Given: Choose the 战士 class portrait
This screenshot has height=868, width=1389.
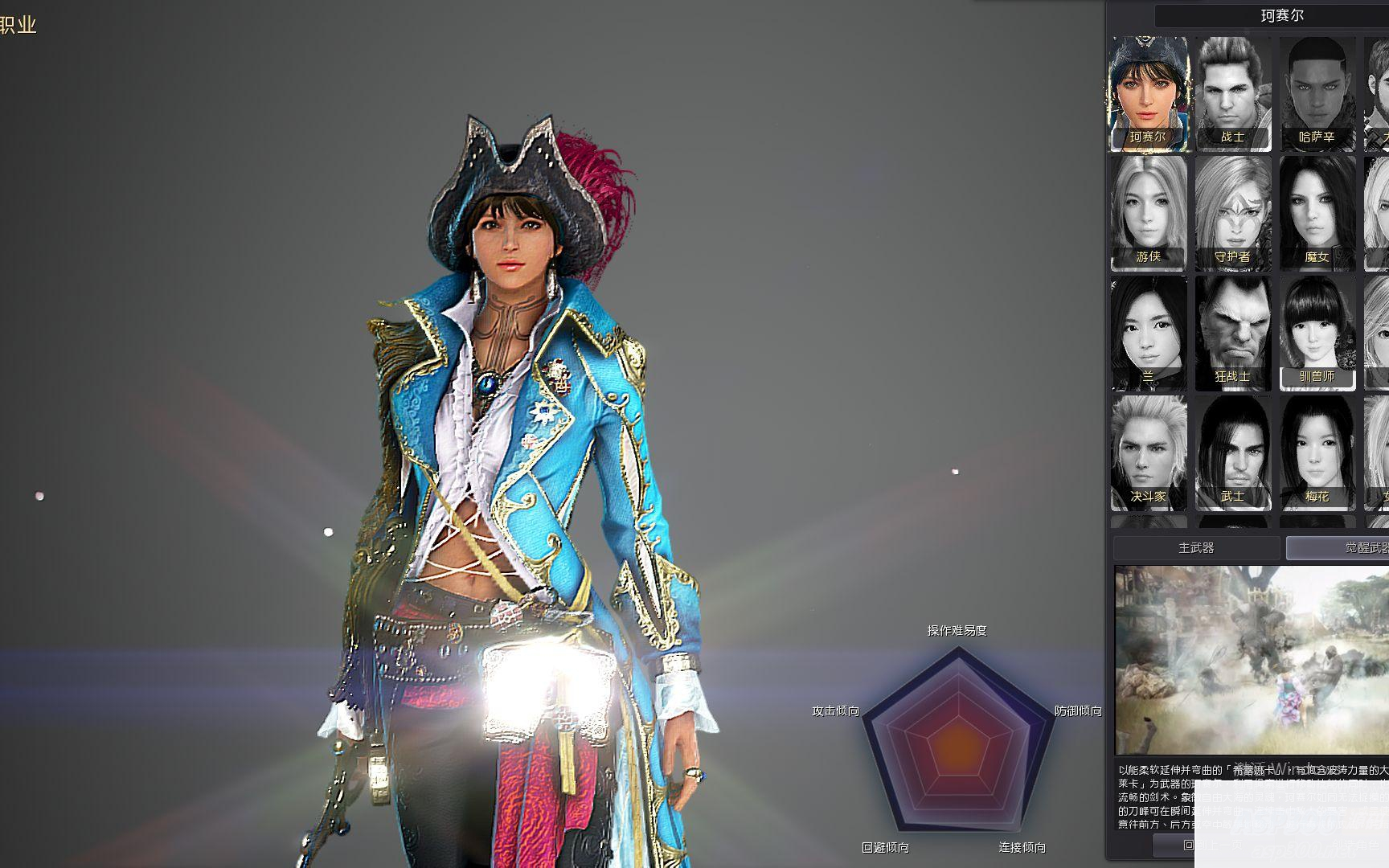Looking at the screenshot, I should click(x=1233, y=92).
